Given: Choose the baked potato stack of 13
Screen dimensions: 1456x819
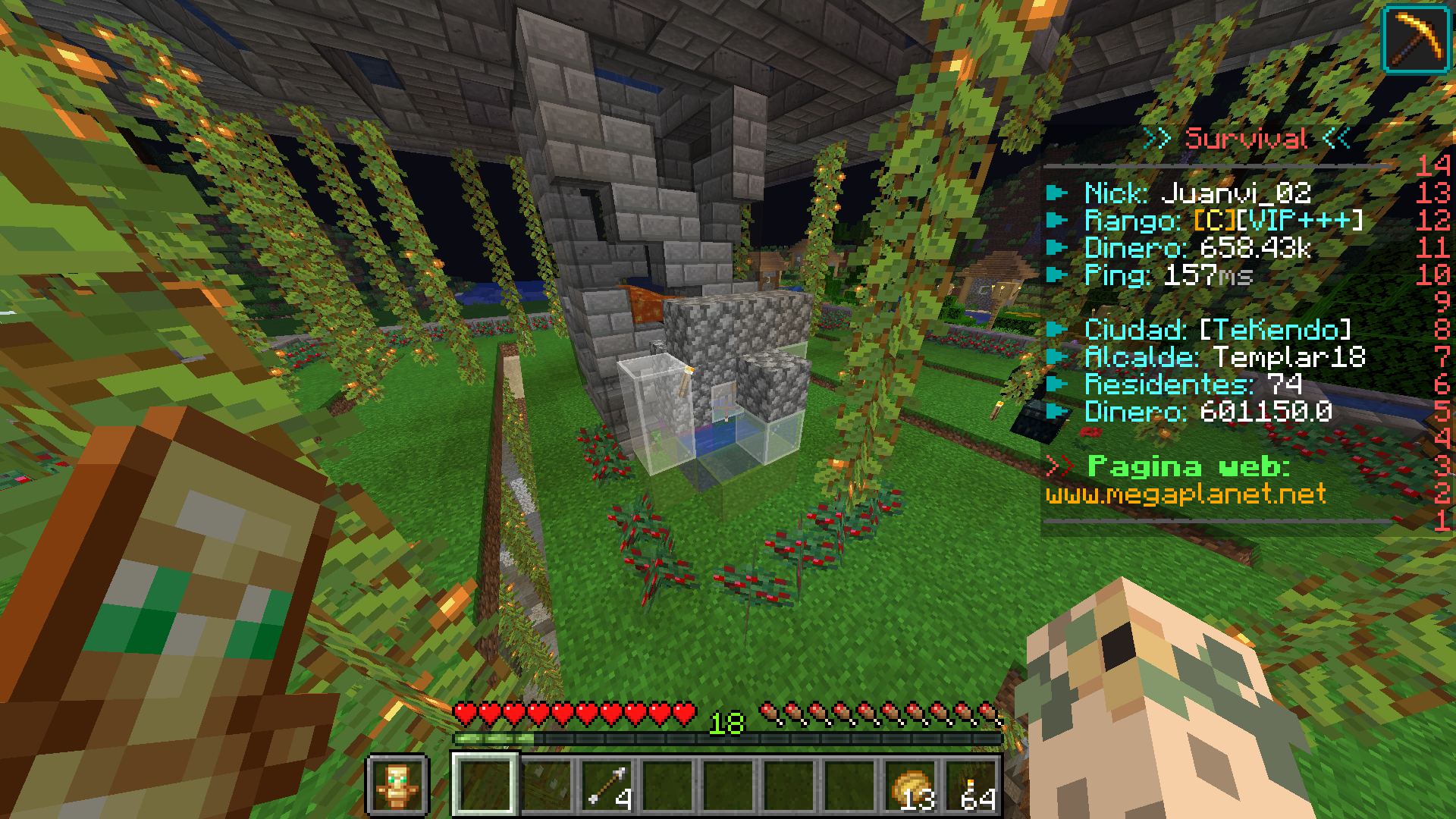Looking at the screenshot, I should [x=912, y=786].
